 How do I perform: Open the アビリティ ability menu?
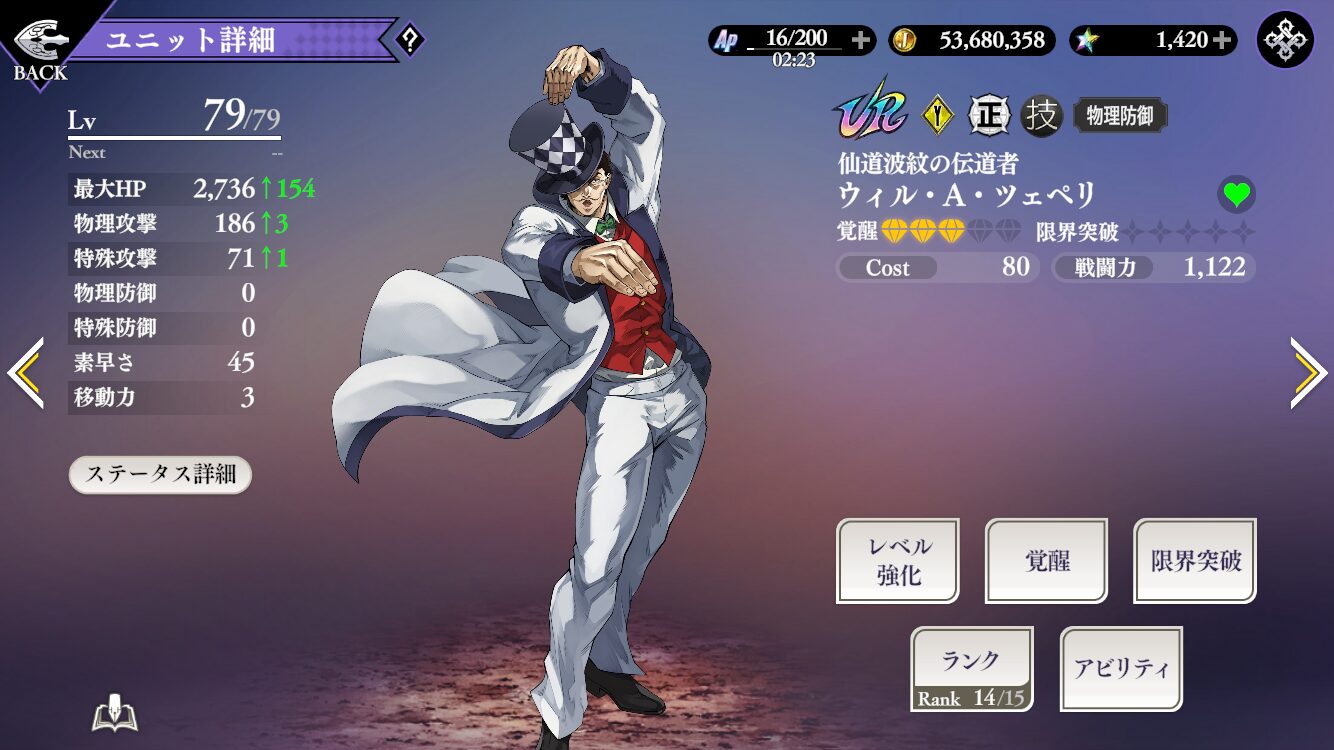[1121, 669]
